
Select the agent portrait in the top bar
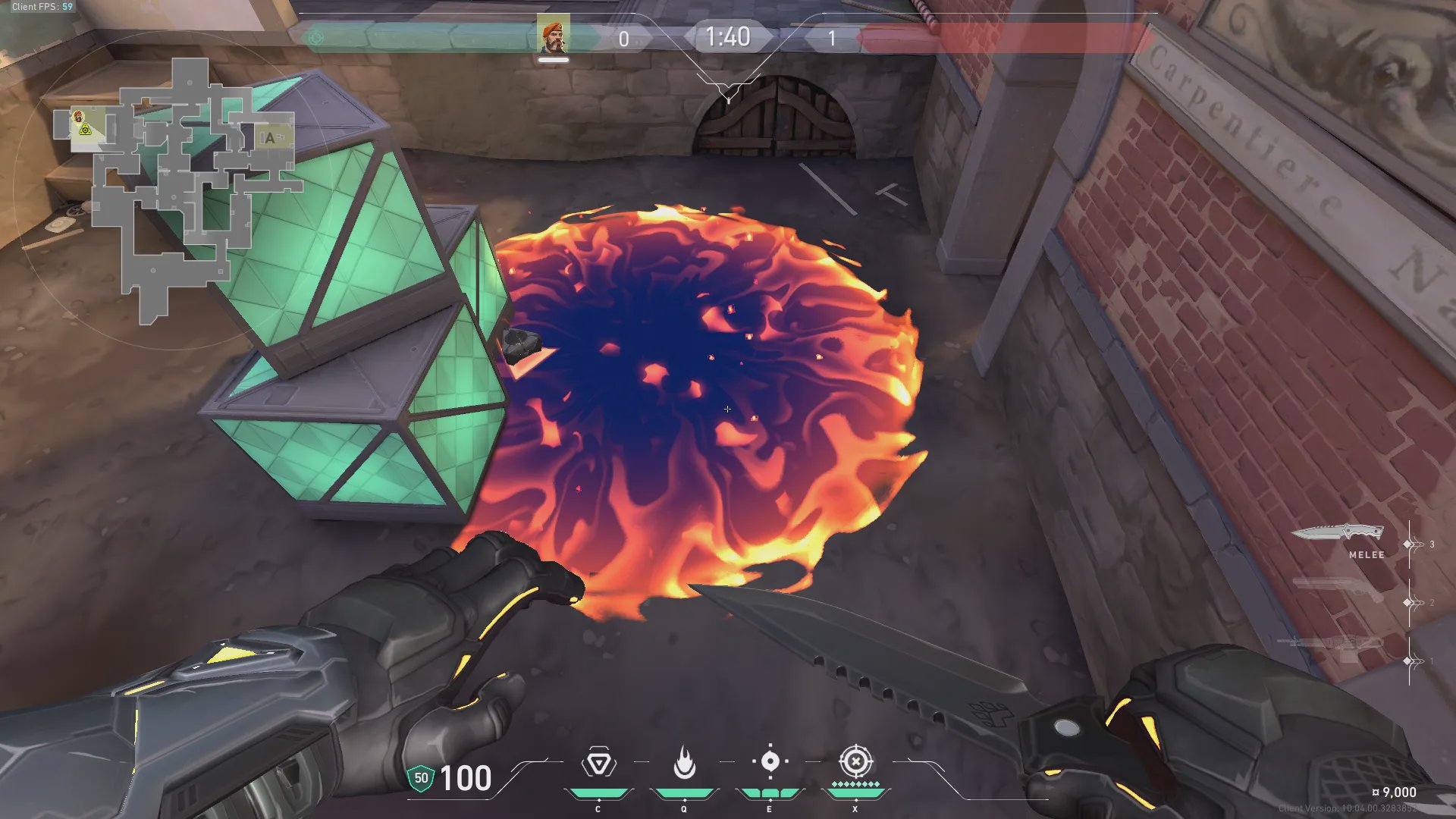[x=553, y=36]
